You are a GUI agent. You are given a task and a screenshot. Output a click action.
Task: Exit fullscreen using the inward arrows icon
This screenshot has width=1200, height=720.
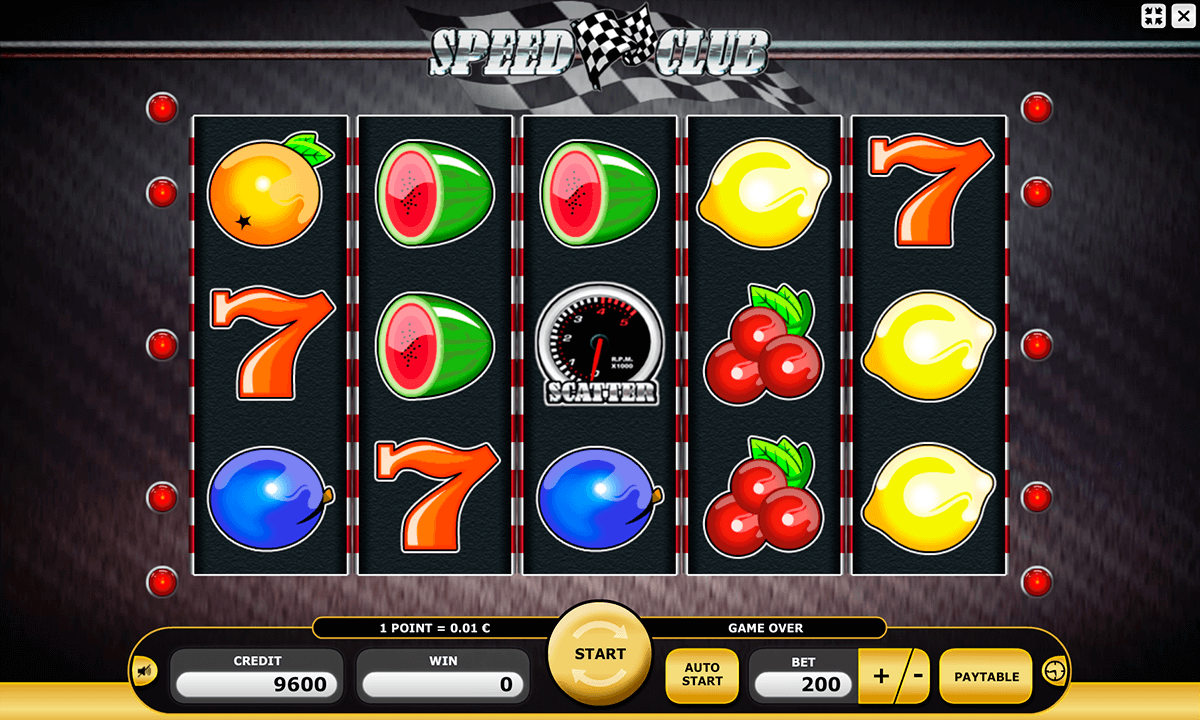click(1154, 15)
